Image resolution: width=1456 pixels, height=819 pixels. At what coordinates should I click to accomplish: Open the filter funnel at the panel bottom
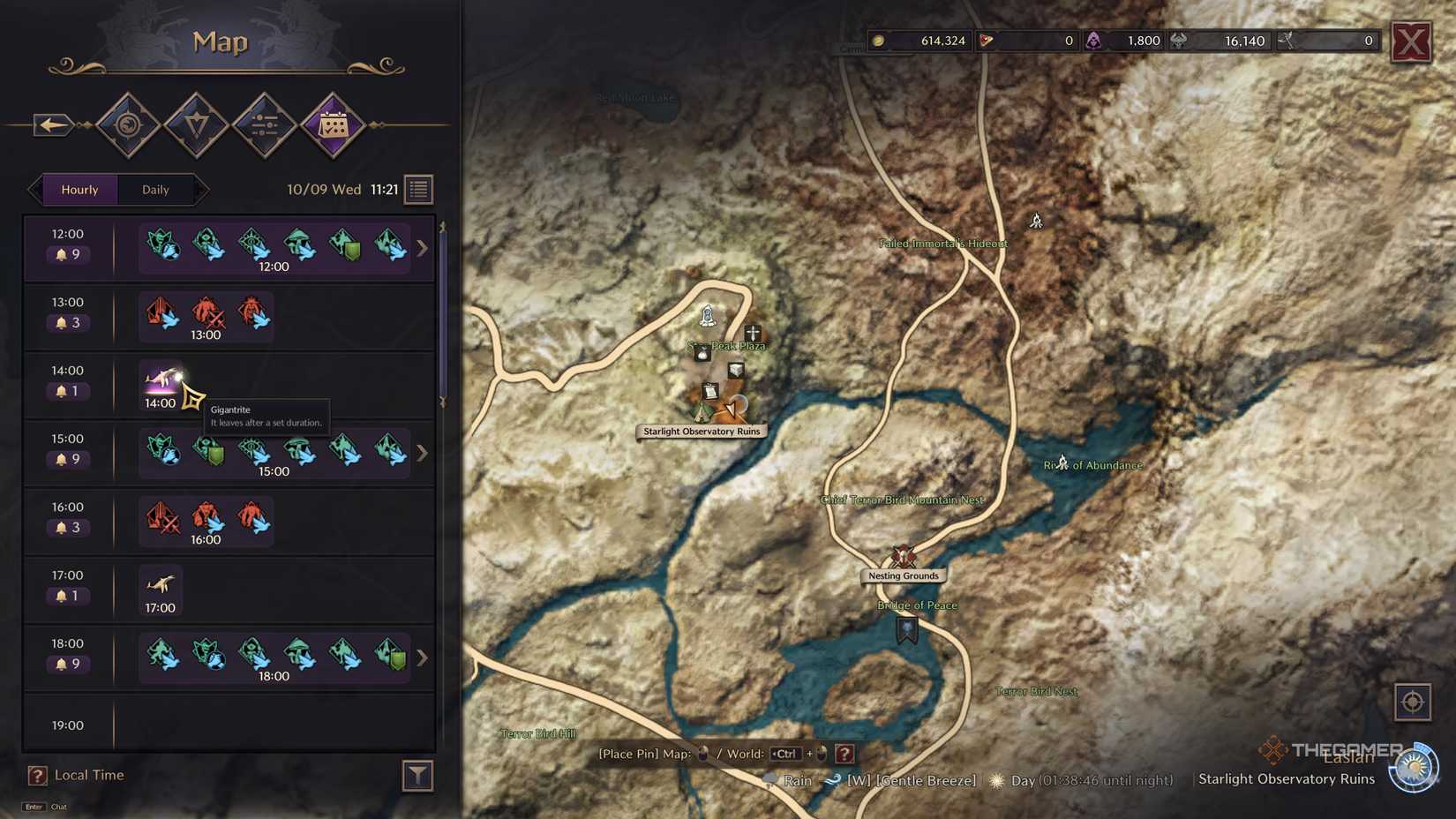pyautogui.click(x=417, y=776)
